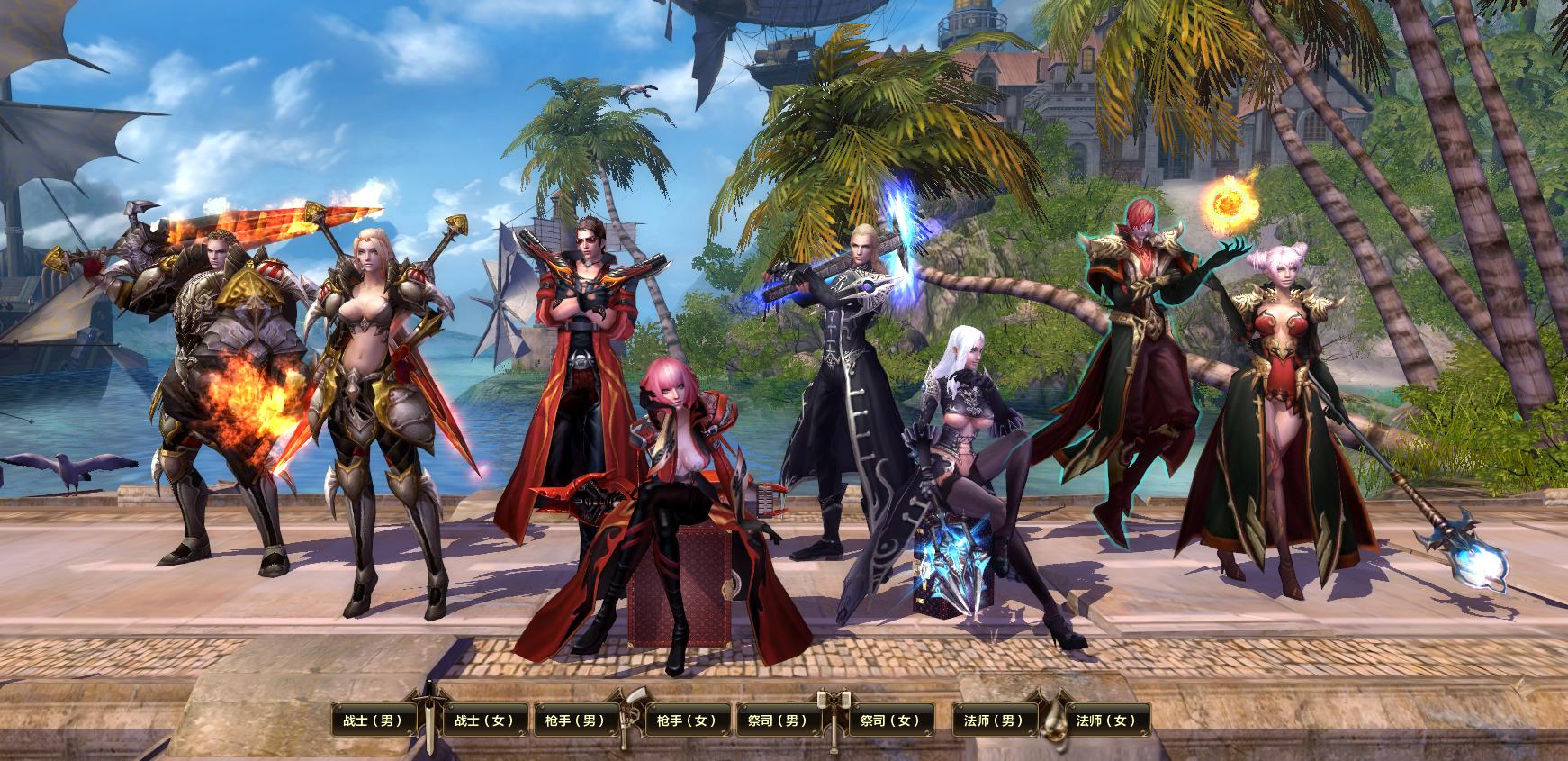The image size is (1568, 761).
Task: Choose the 战士（女） female warrior button
Action: [484, 720]
